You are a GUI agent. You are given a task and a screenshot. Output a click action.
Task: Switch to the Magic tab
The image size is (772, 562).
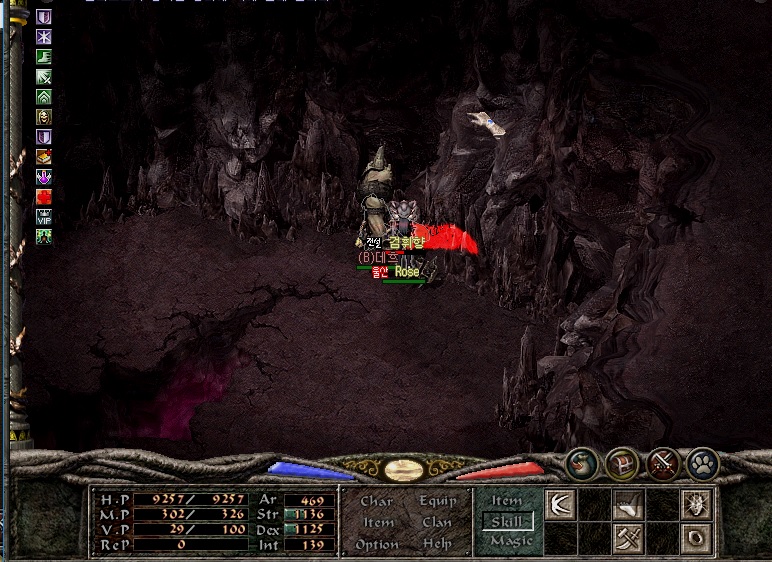coord(507,541)
